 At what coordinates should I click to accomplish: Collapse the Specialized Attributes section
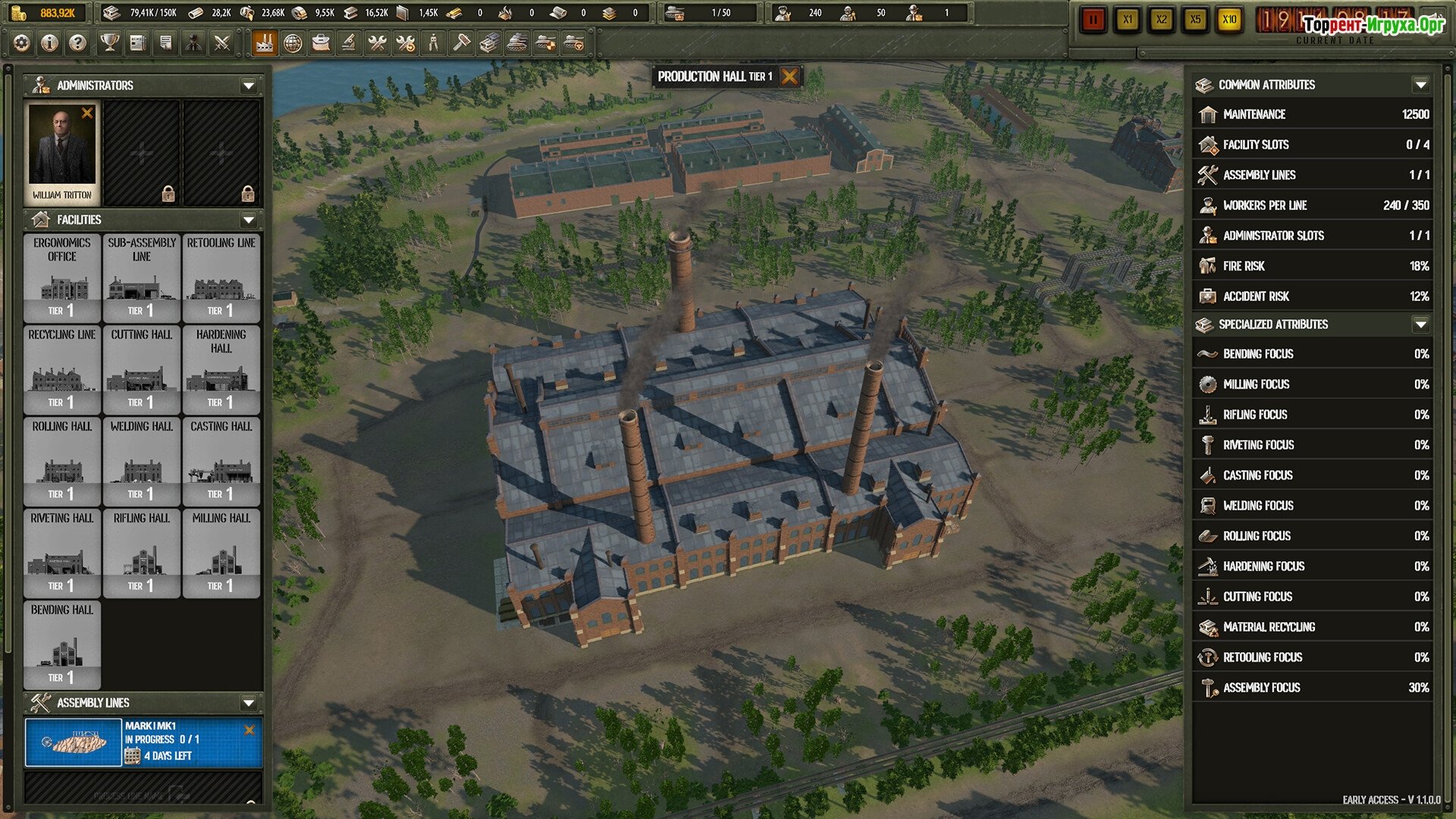1420,325
